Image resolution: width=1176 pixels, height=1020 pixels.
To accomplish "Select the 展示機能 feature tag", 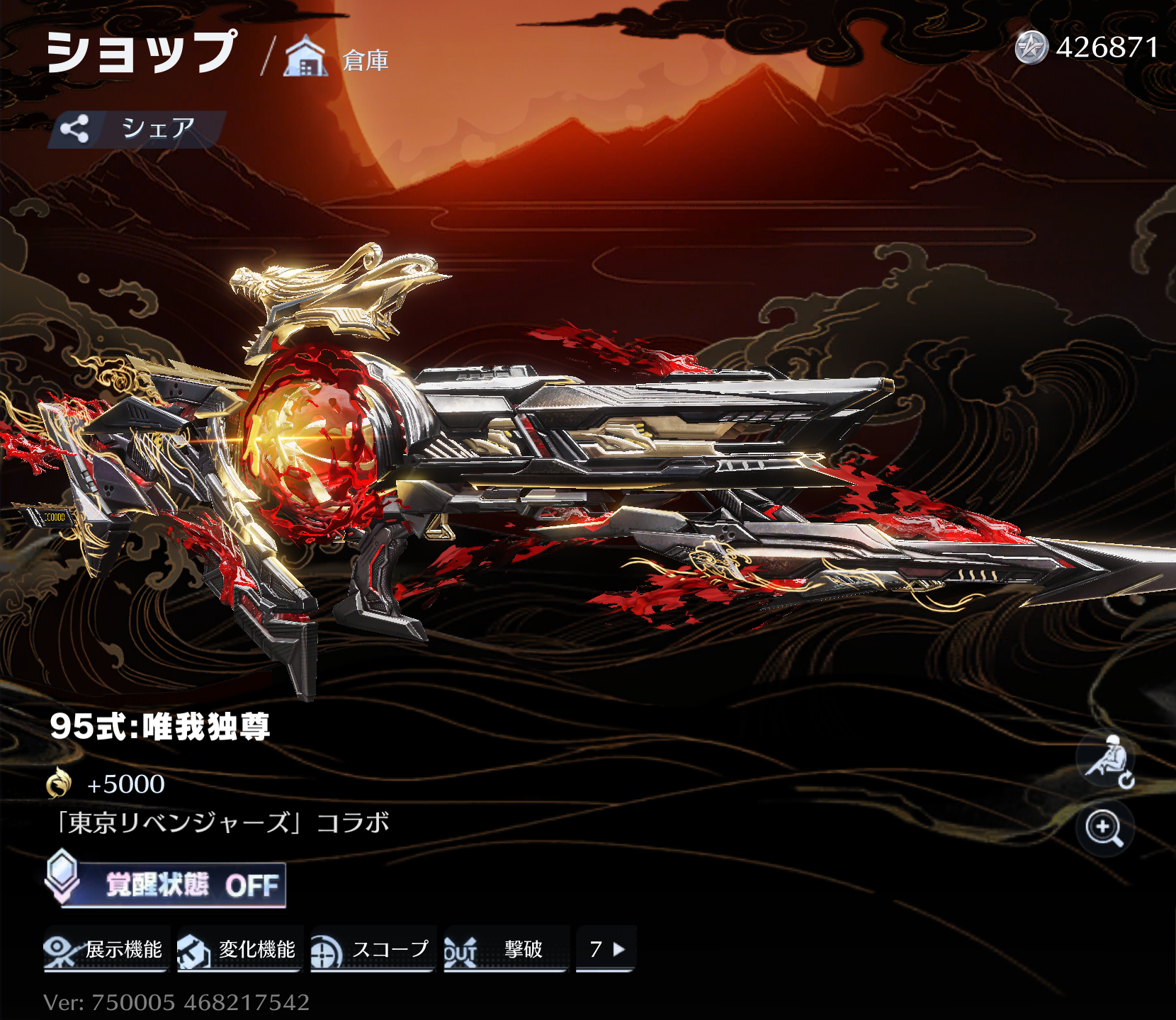I will [x=106, y=949].
